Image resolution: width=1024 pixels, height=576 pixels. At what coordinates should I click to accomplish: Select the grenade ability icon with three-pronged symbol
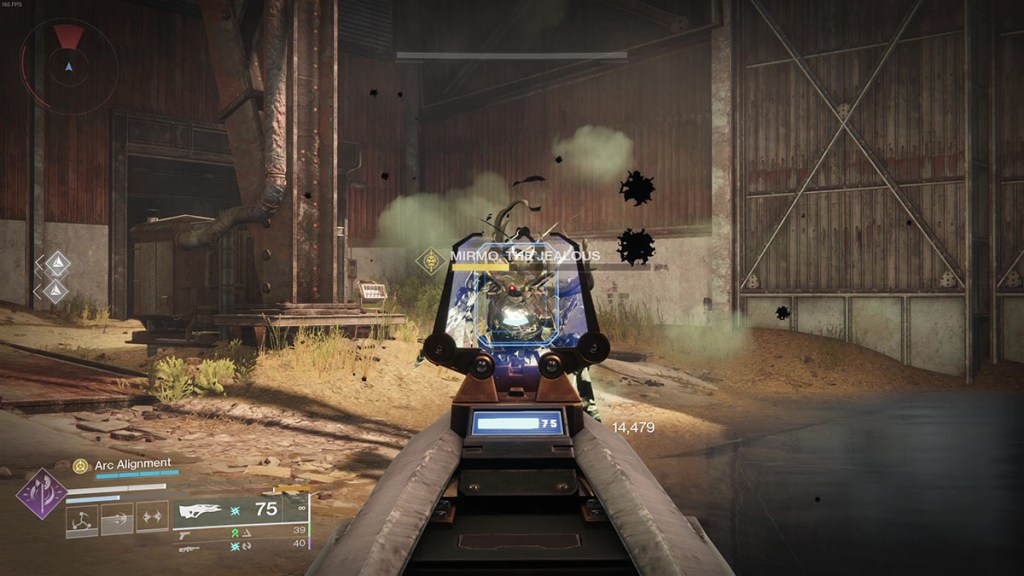82,518
